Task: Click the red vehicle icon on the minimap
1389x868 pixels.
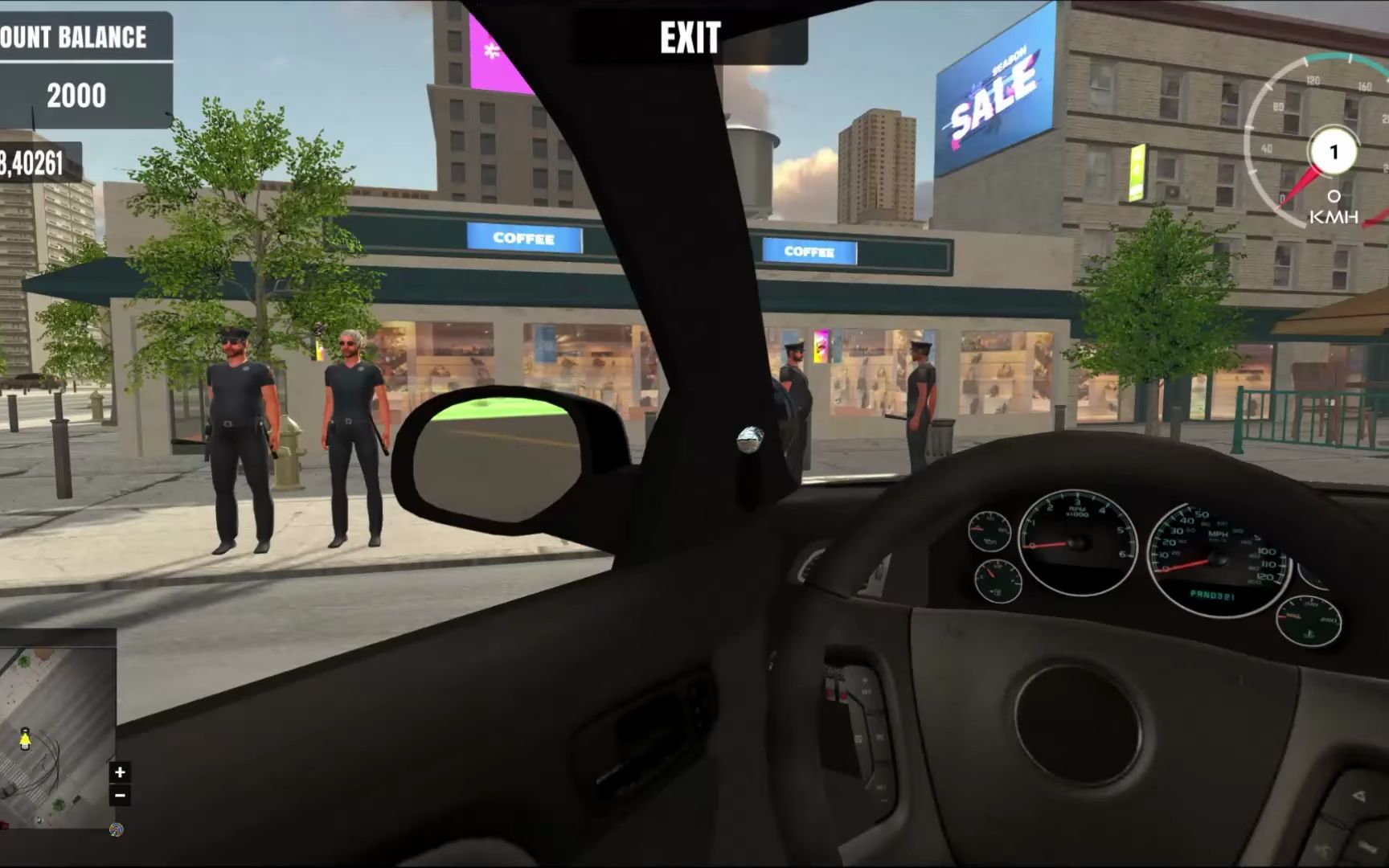Action: click(x=3, y=825)
